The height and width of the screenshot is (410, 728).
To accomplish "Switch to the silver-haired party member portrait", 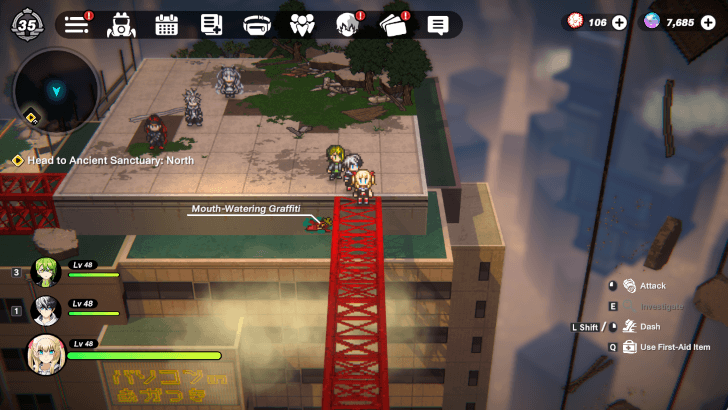I will 45,310.
